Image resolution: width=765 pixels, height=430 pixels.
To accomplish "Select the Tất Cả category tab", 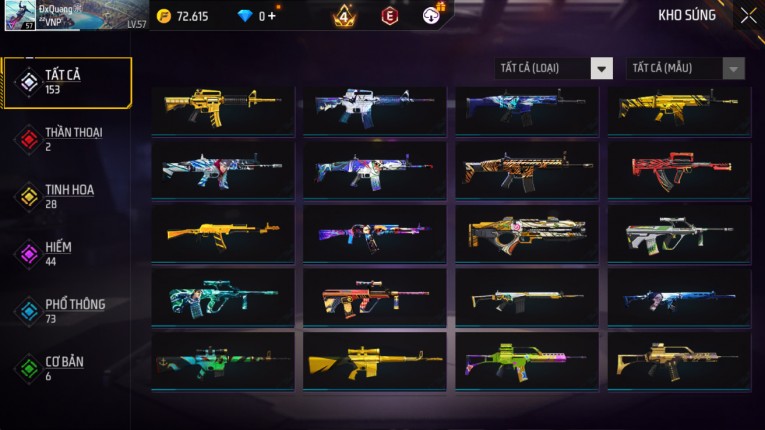I will pyautogui.click(x=67, y=82).
